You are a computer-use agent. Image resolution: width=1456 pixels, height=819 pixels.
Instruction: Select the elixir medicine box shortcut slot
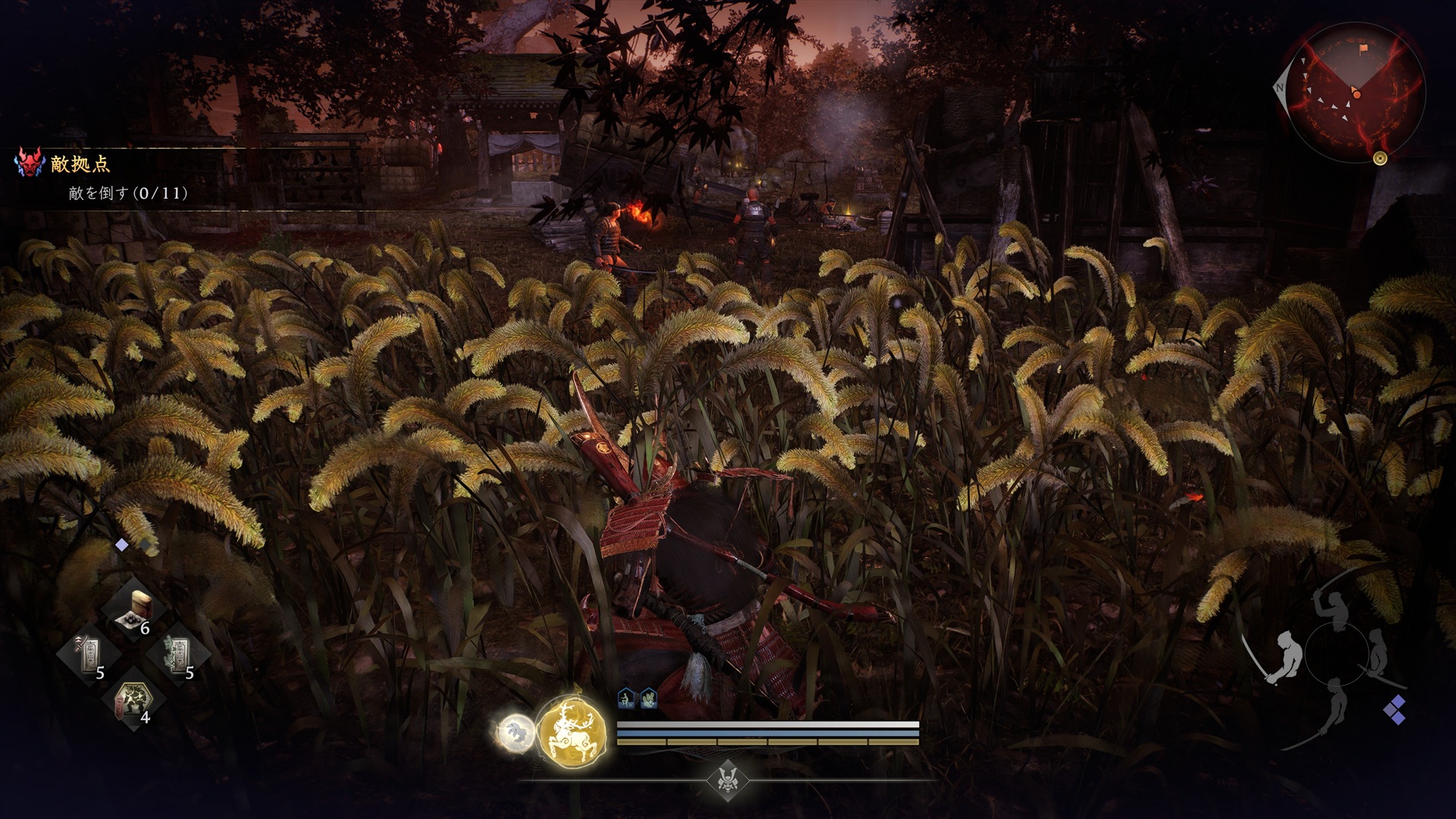click(x=136, y=611)
